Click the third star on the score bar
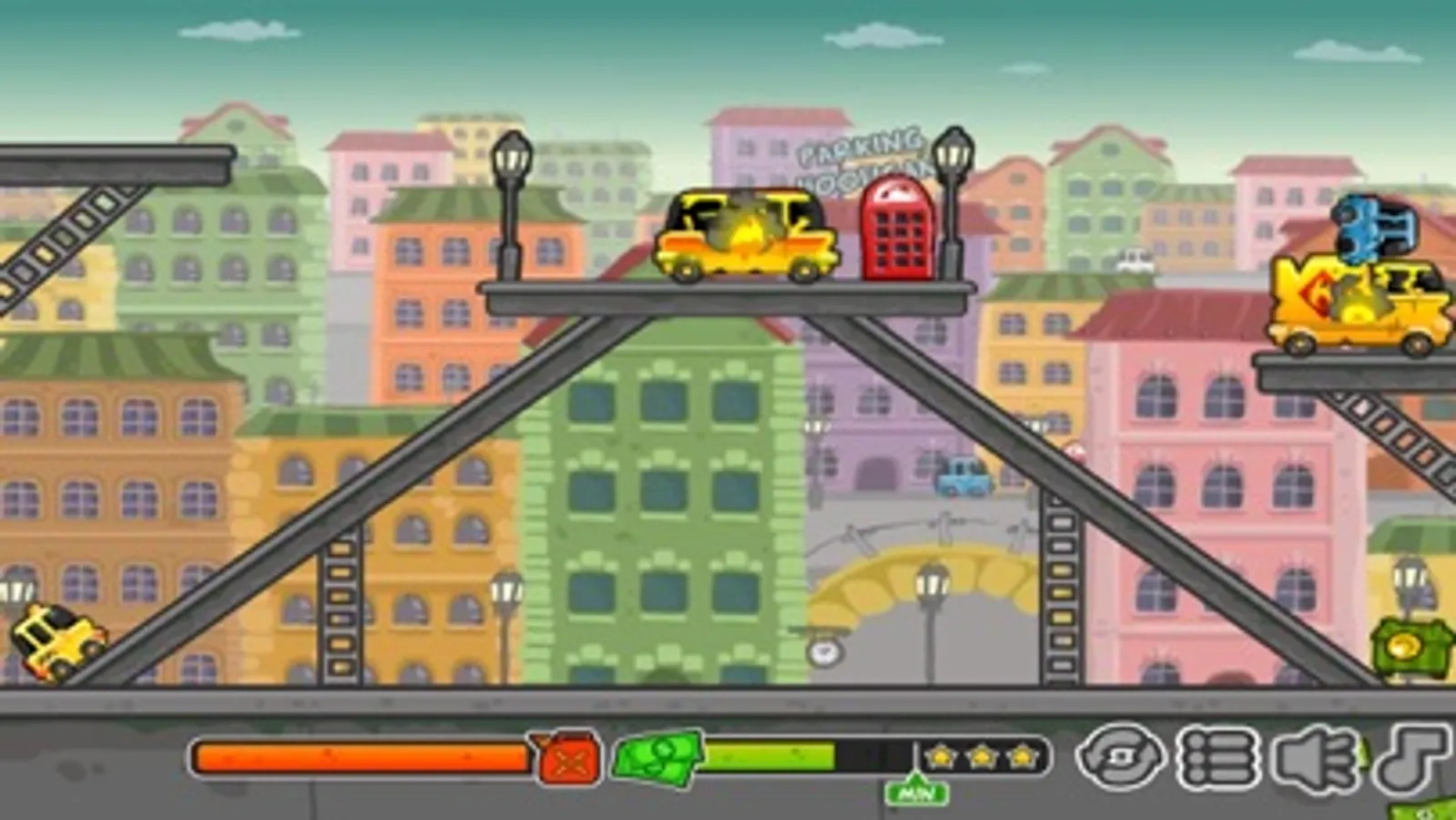Image resolution: width=1456 pixels, height=820 pixels. tap(1022, 754)
